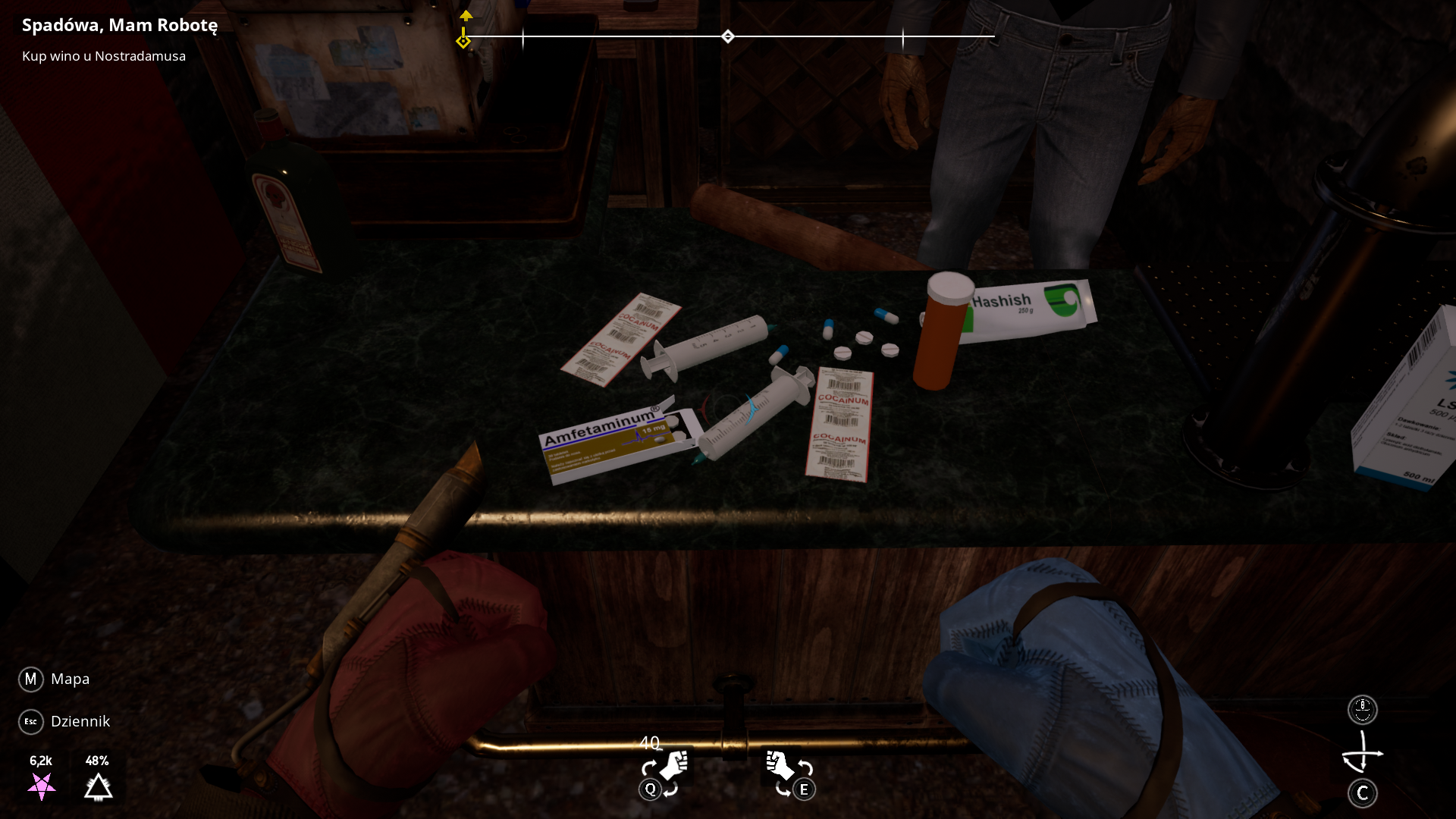Select the left fist punch icon

point(673,766)
